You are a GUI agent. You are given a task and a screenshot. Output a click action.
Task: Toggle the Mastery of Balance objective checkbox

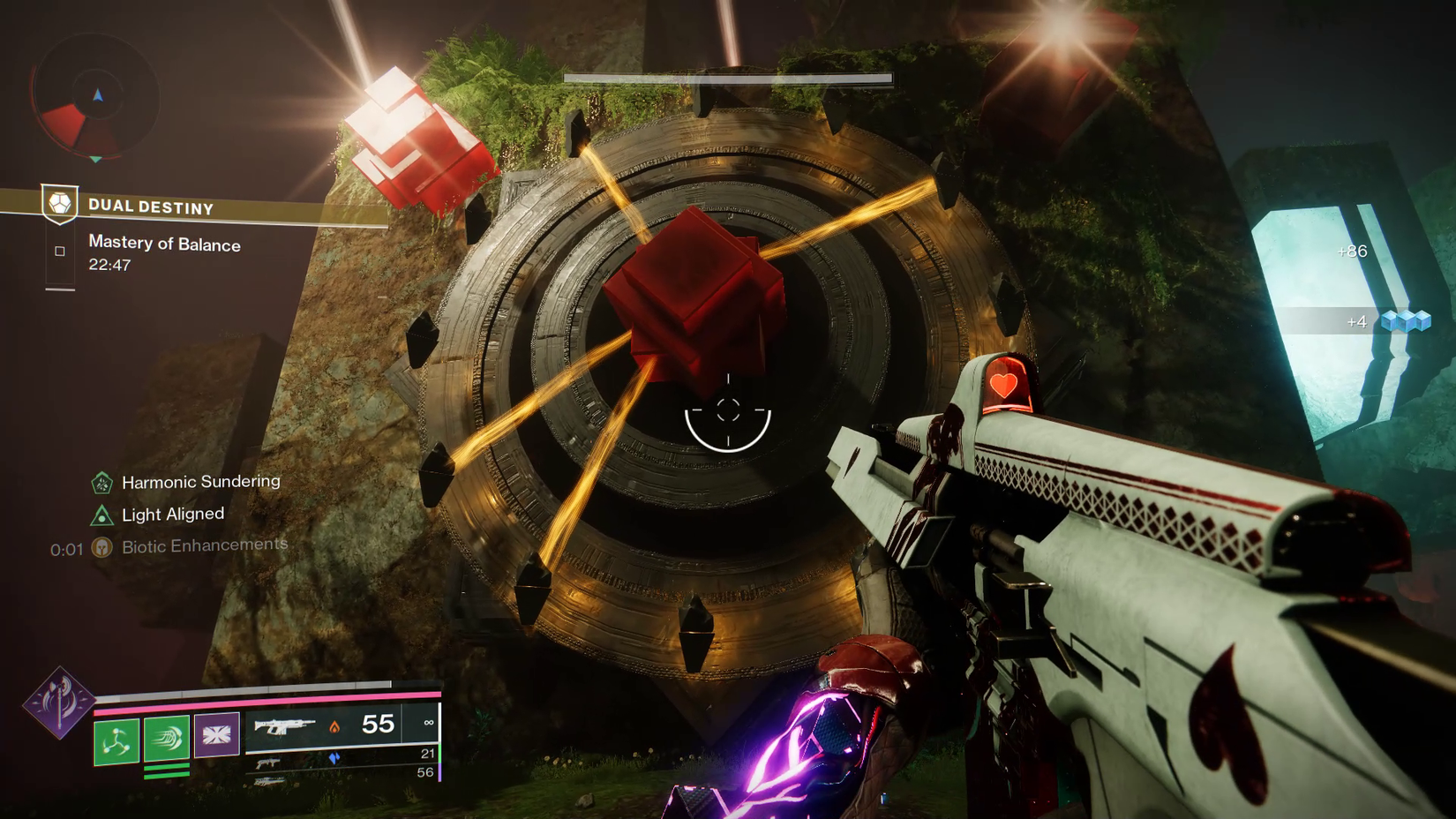[x=58, y=251]
